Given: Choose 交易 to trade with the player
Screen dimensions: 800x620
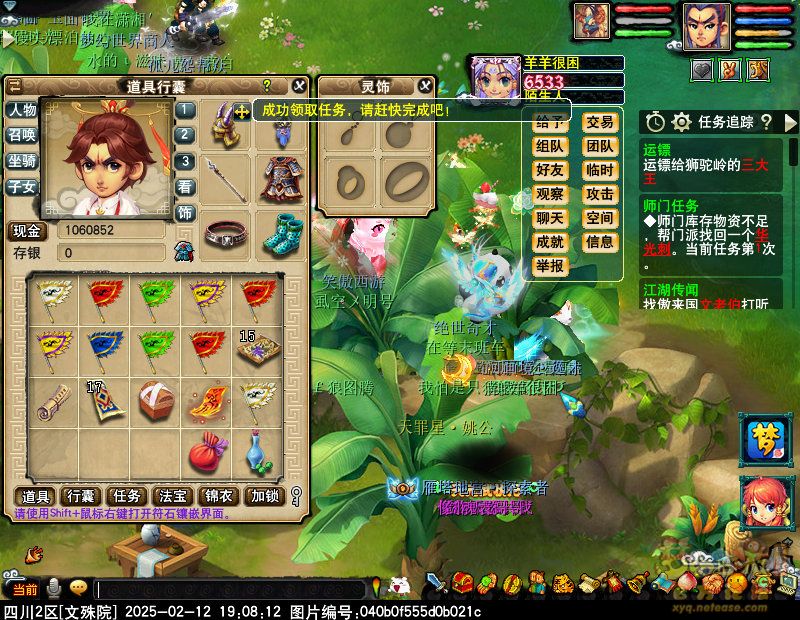Looking at the screenshot, I should click(600, 123).
